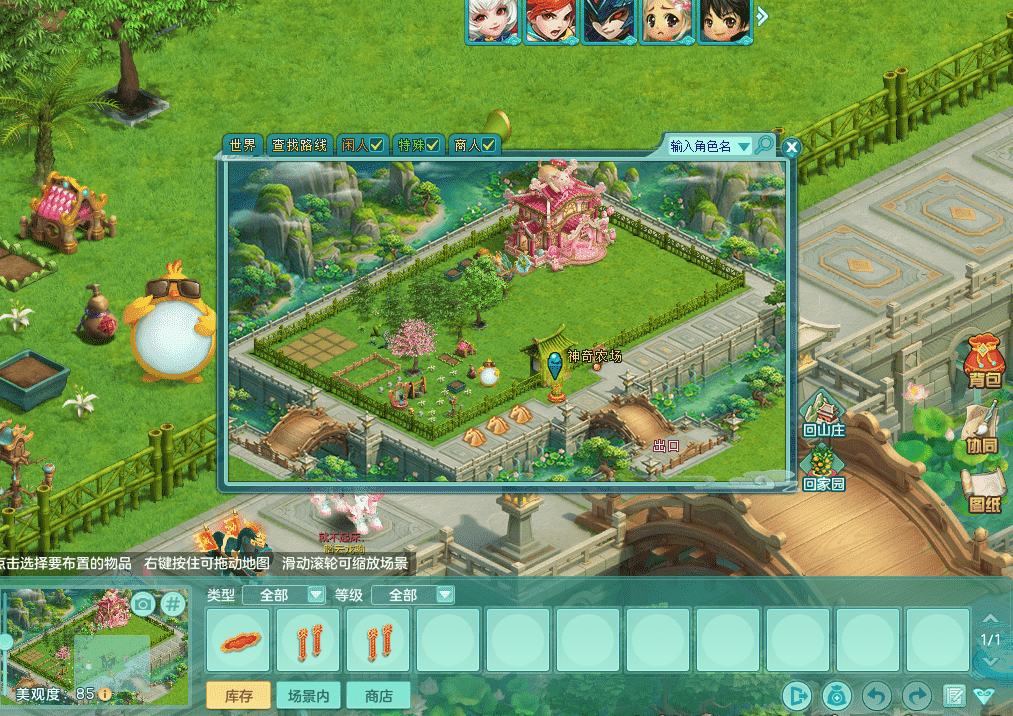Screen dimensions: 1013x716
Task: Open the 协同 collaboration menu
Action: pyautogui.click(x=984, y=427)
